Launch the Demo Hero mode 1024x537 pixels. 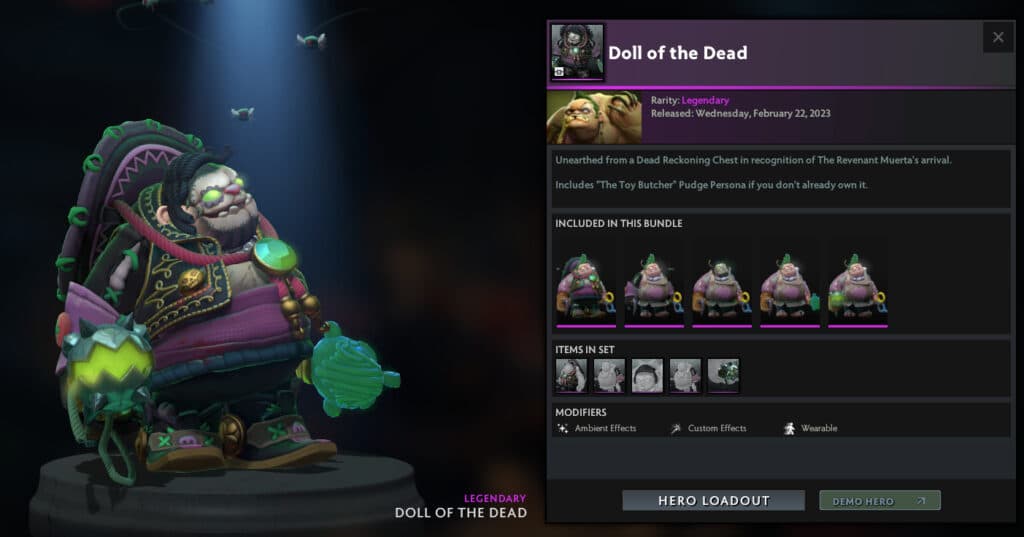880,500
